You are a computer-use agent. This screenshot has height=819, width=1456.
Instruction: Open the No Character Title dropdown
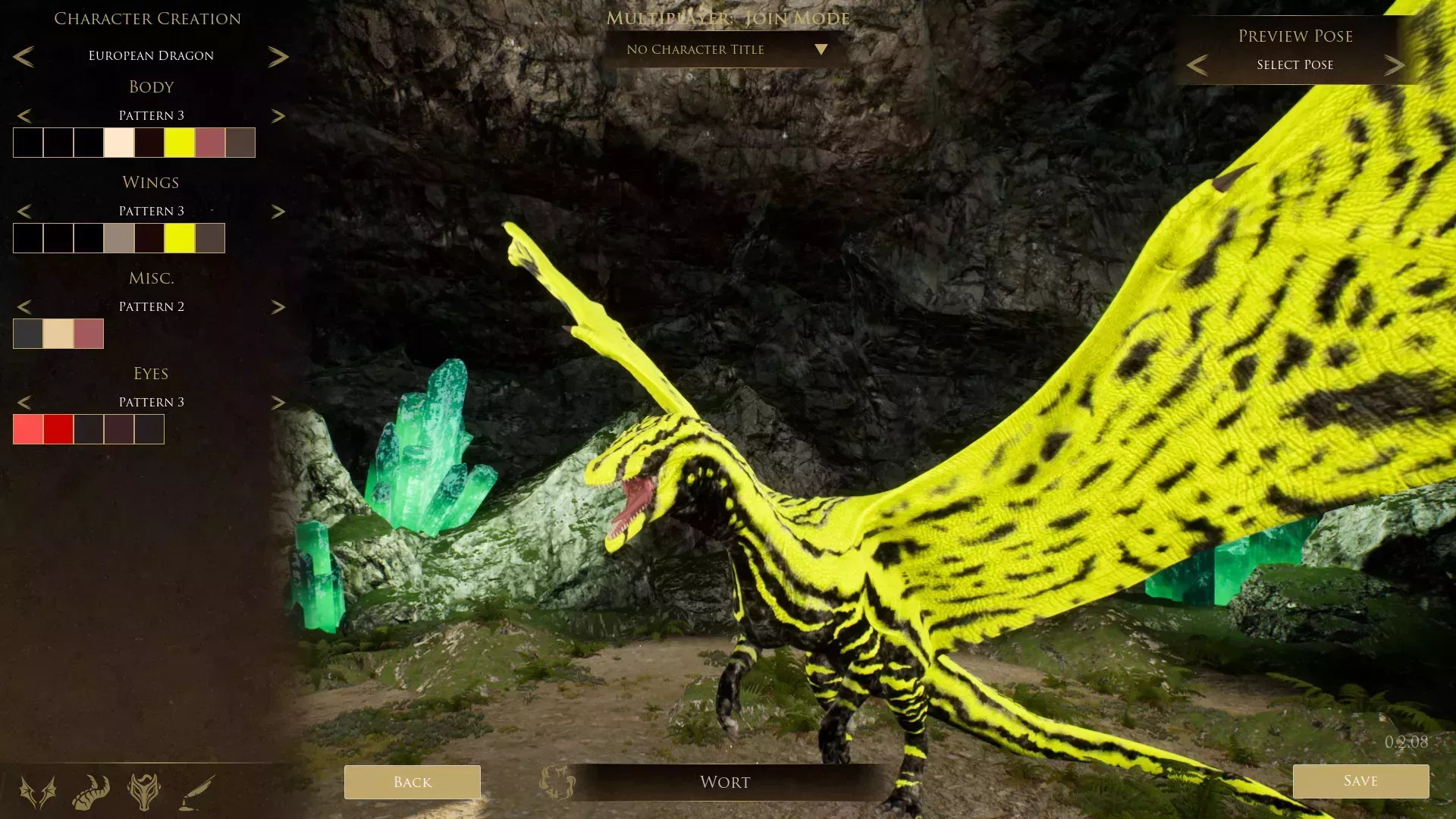724,49
